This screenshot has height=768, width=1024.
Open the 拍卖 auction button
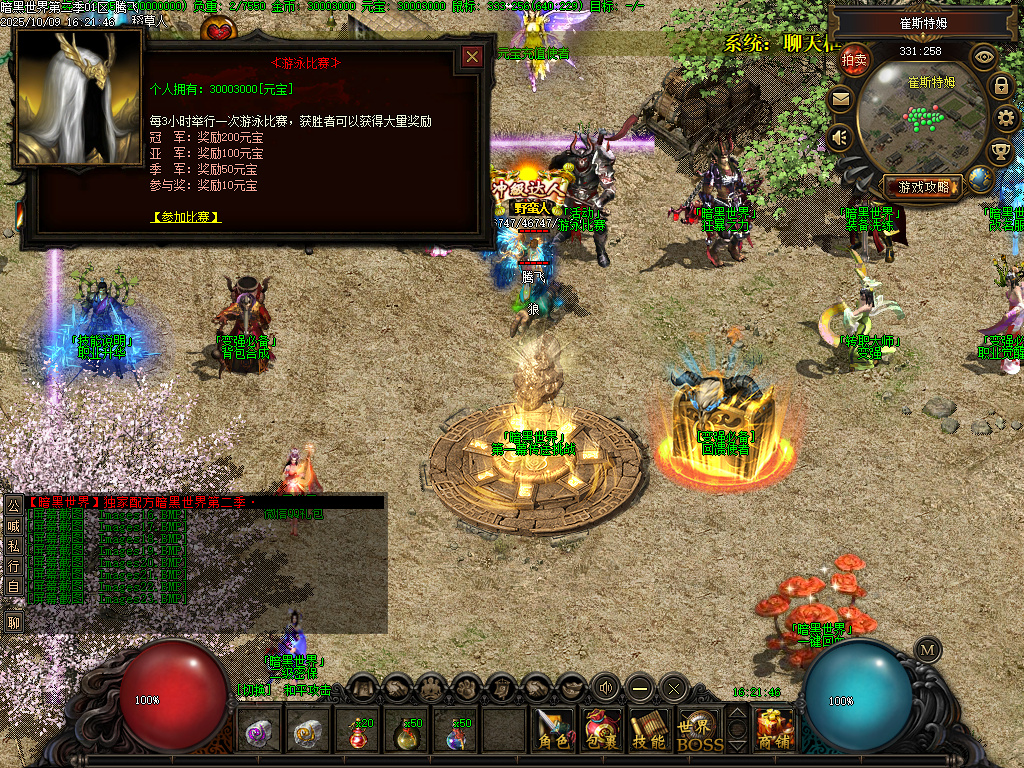[x=854, y=59]
